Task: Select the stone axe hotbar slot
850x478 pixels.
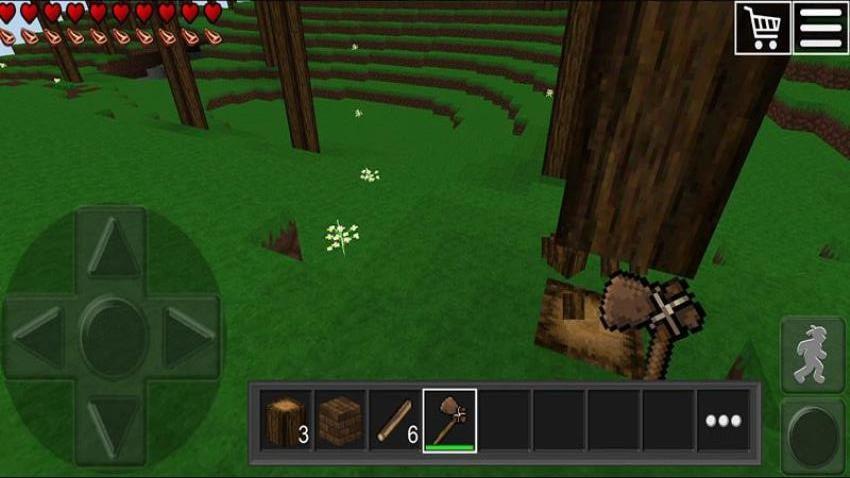Action: 449,420
